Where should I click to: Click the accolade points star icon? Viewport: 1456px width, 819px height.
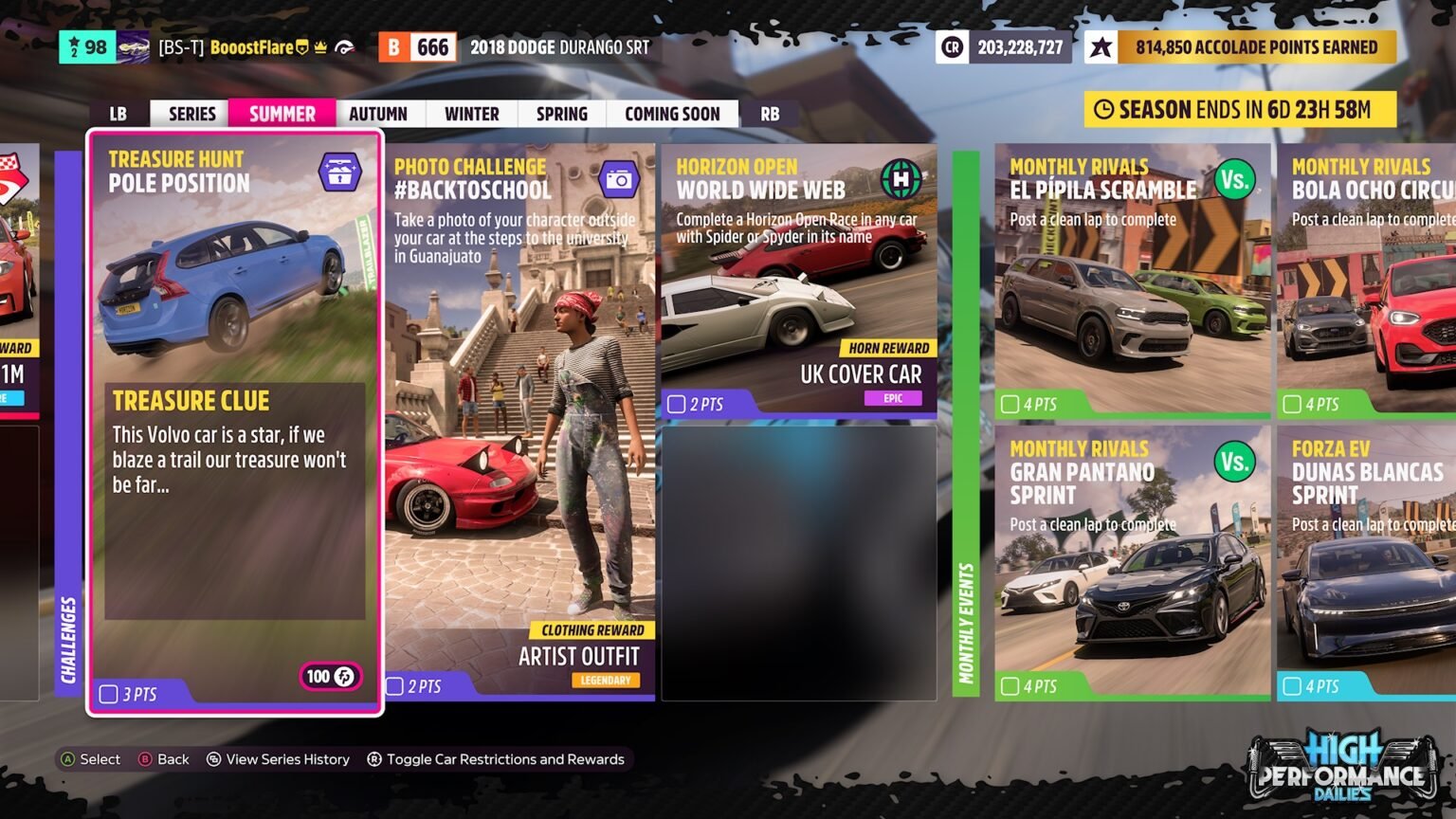click(1101, 46)
